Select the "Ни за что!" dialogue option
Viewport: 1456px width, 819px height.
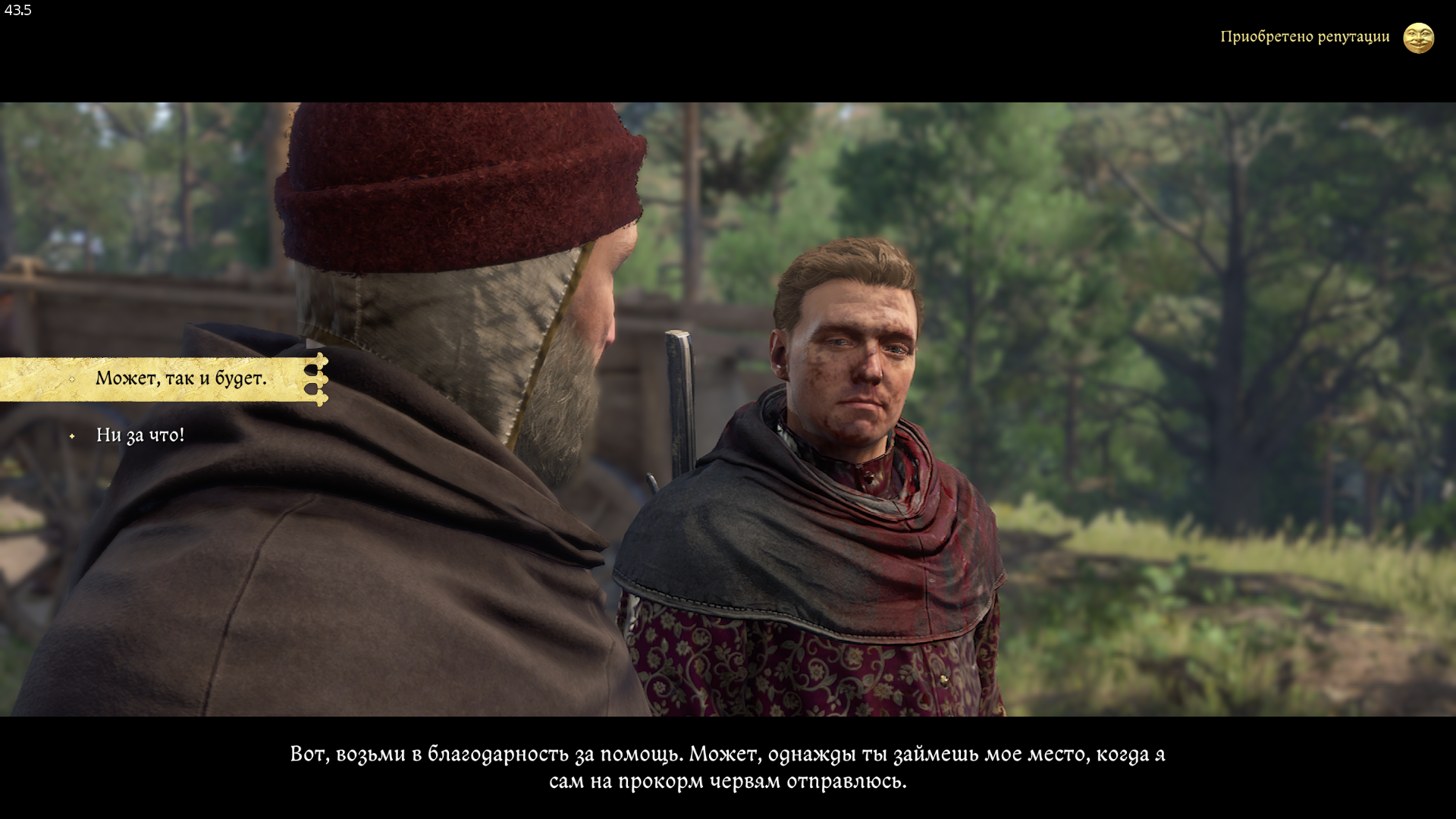140,435
